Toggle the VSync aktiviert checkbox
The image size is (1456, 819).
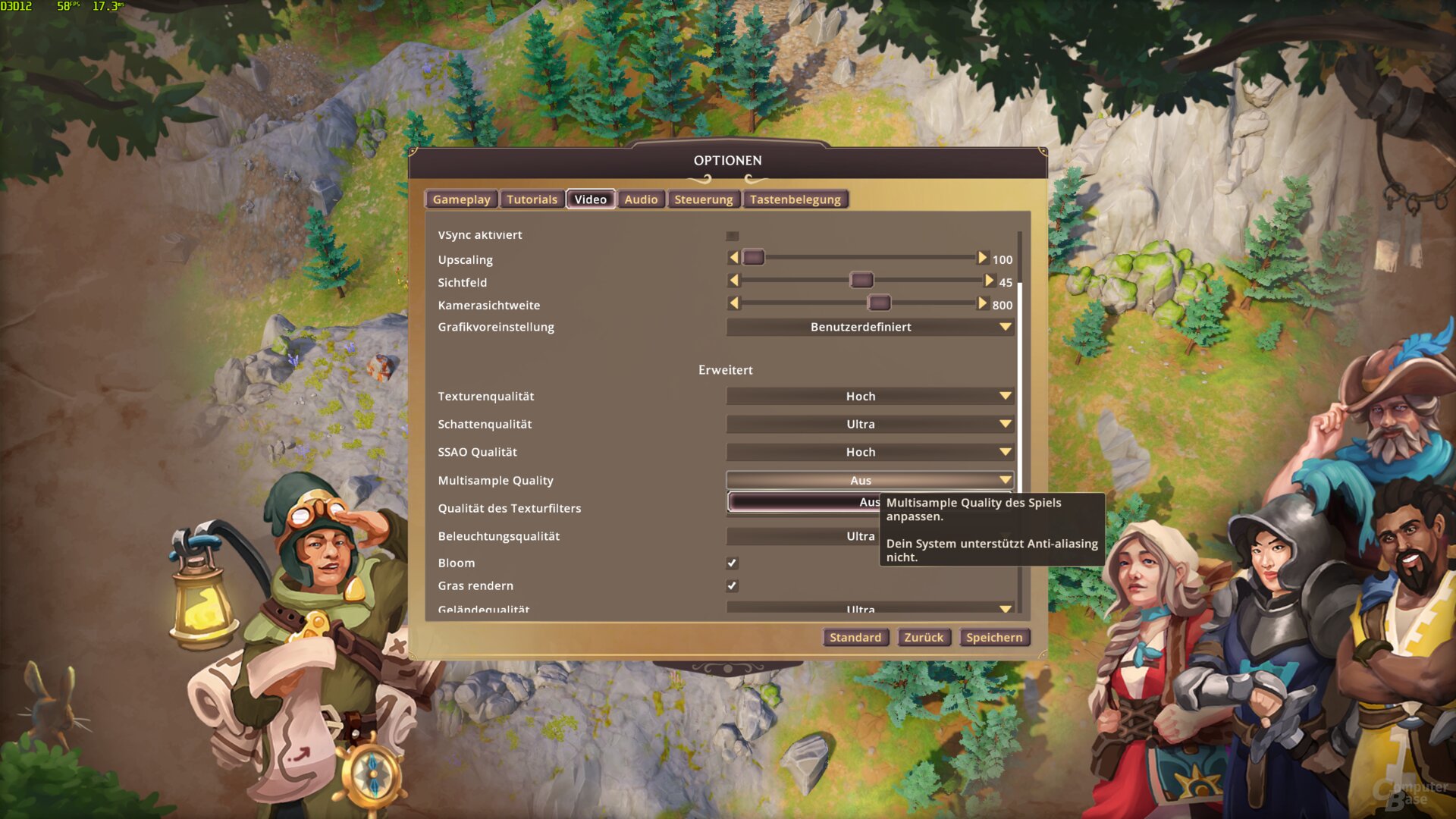[732, 236]
